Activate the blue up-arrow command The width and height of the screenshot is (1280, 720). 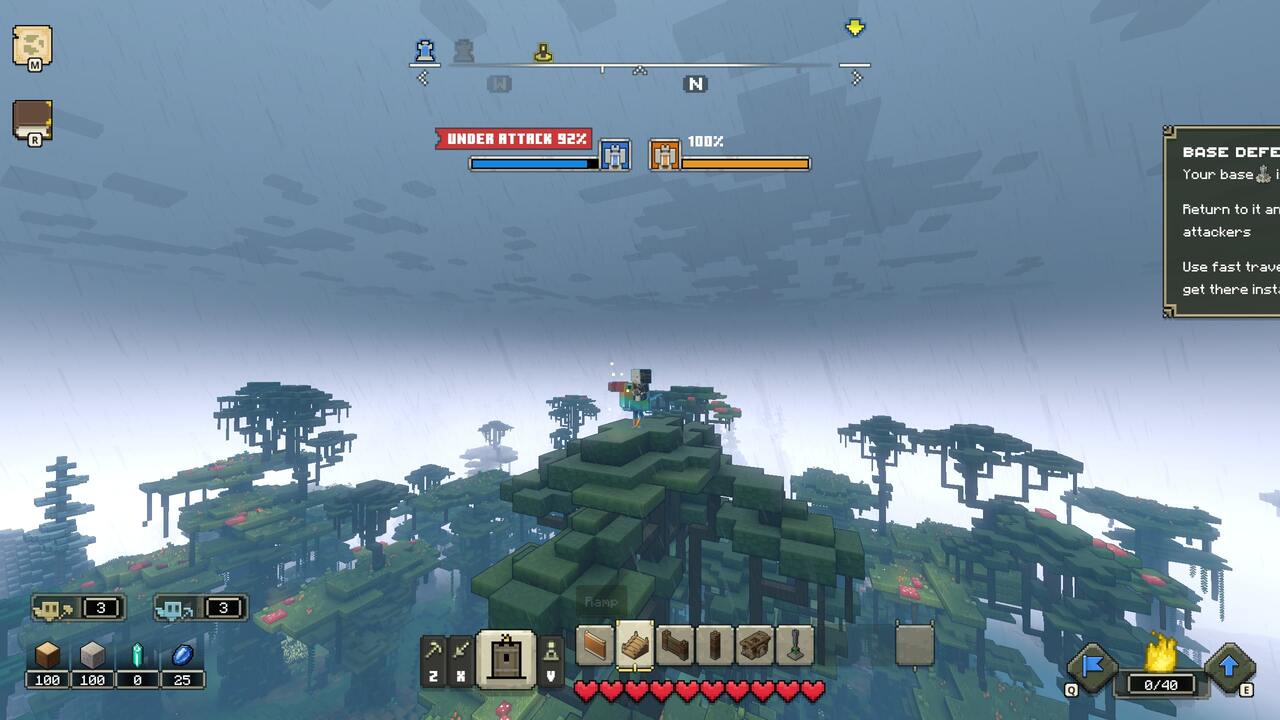tap(1229, 666)
